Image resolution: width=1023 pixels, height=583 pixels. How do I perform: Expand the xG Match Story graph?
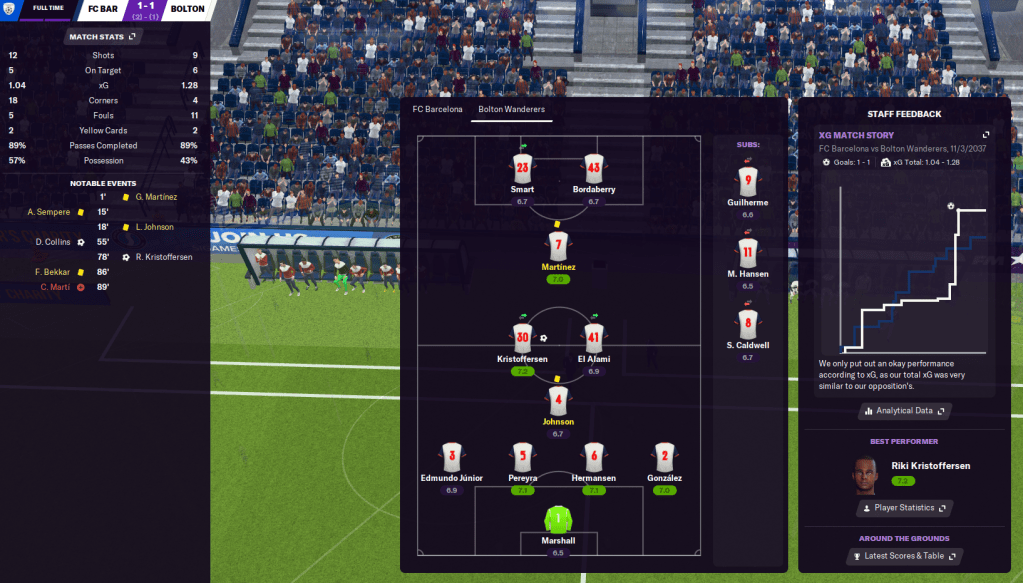(x=985, y=135)
